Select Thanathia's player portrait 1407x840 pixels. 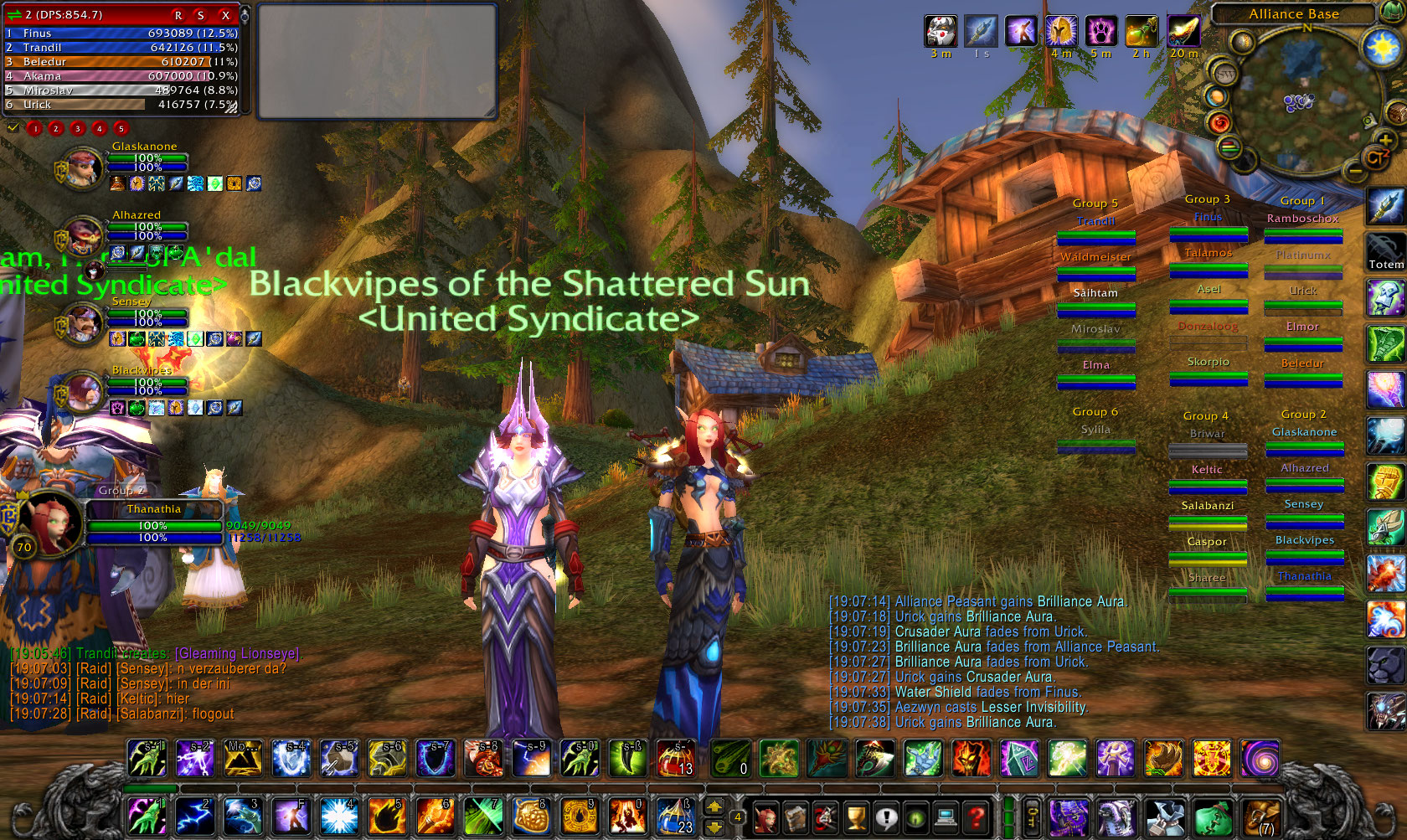pyautogui.click(x=50, y=521)
